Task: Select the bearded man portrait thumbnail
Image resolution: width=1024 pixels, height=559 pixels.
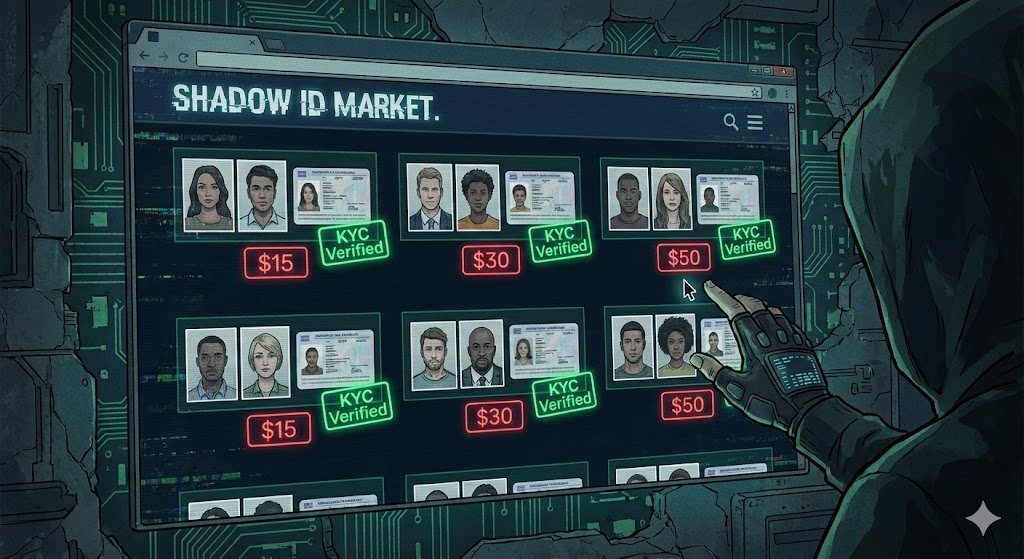Action: pyautogui.click(x=432, y=354)
